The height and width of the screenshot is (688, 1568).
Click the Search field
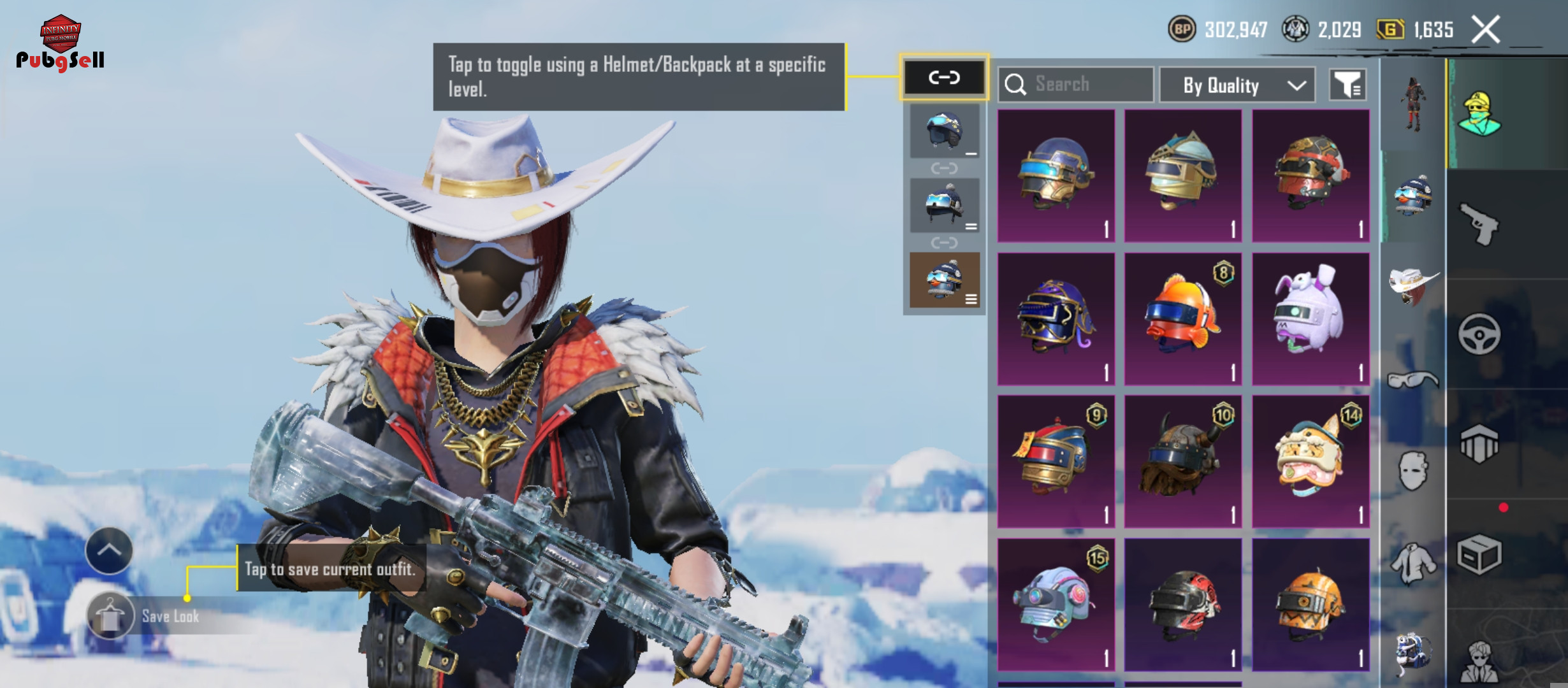click(x=1076, y=84)
